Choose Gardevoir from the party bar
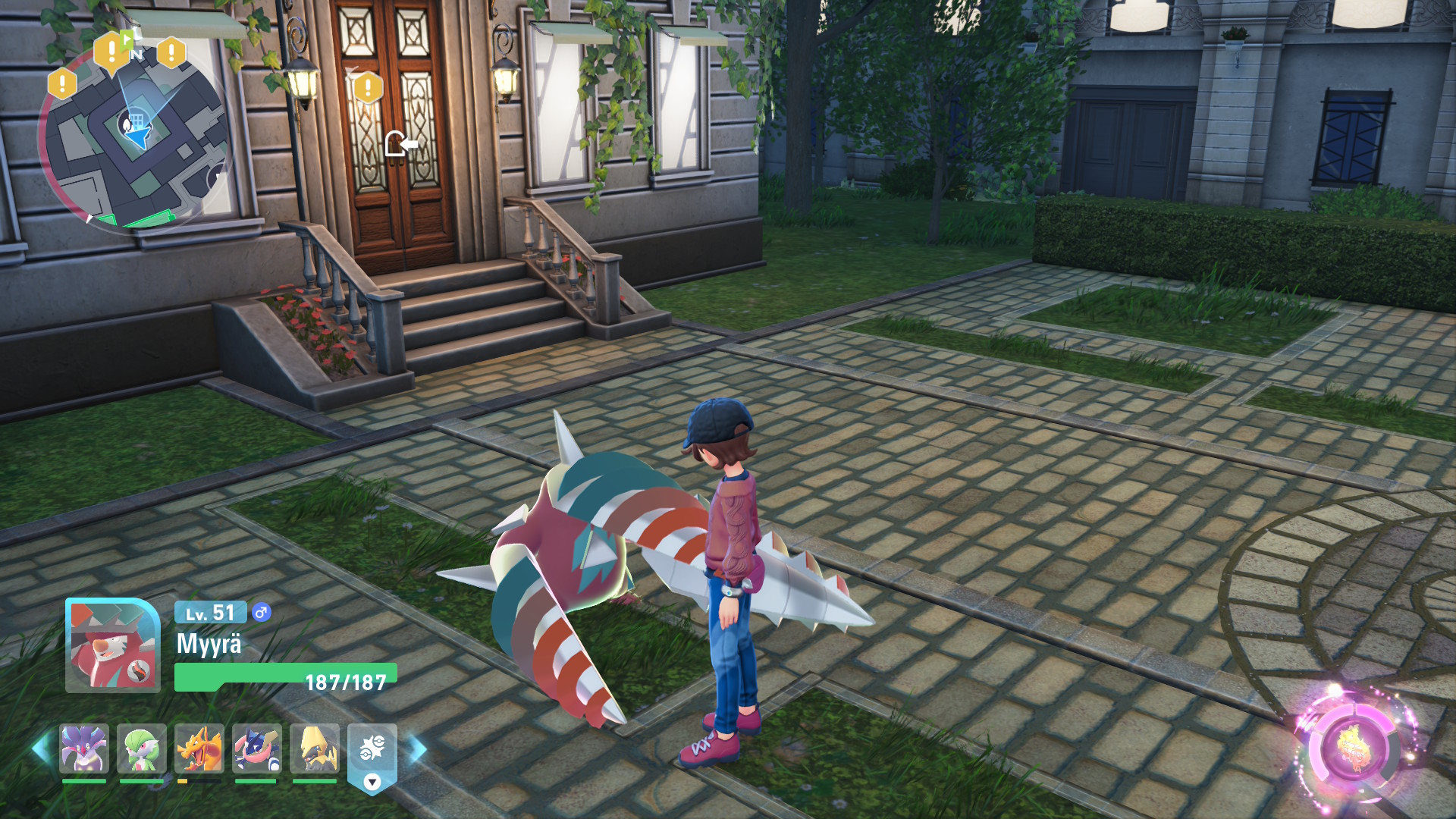The height and width of the screenshot is (819, 1456). click(x=142, y=748)
